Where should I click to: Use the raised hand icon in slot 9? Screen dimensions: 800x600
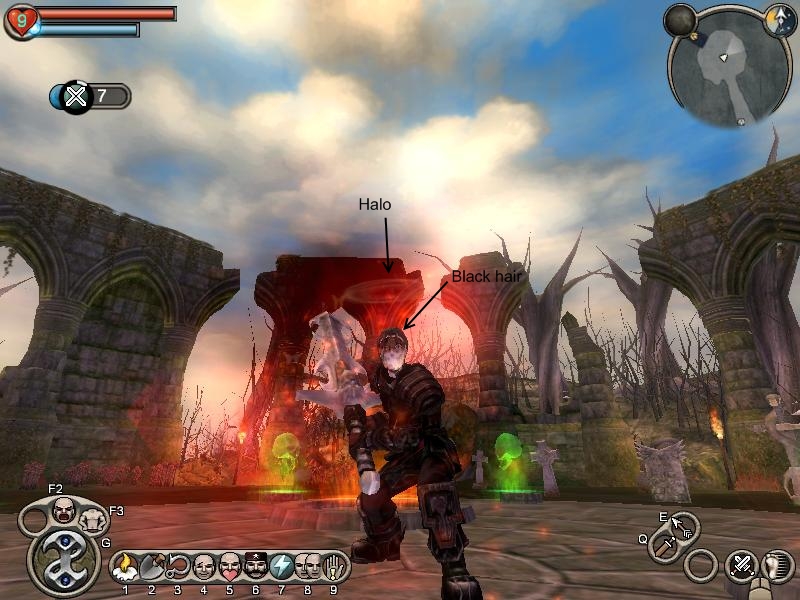334,568
